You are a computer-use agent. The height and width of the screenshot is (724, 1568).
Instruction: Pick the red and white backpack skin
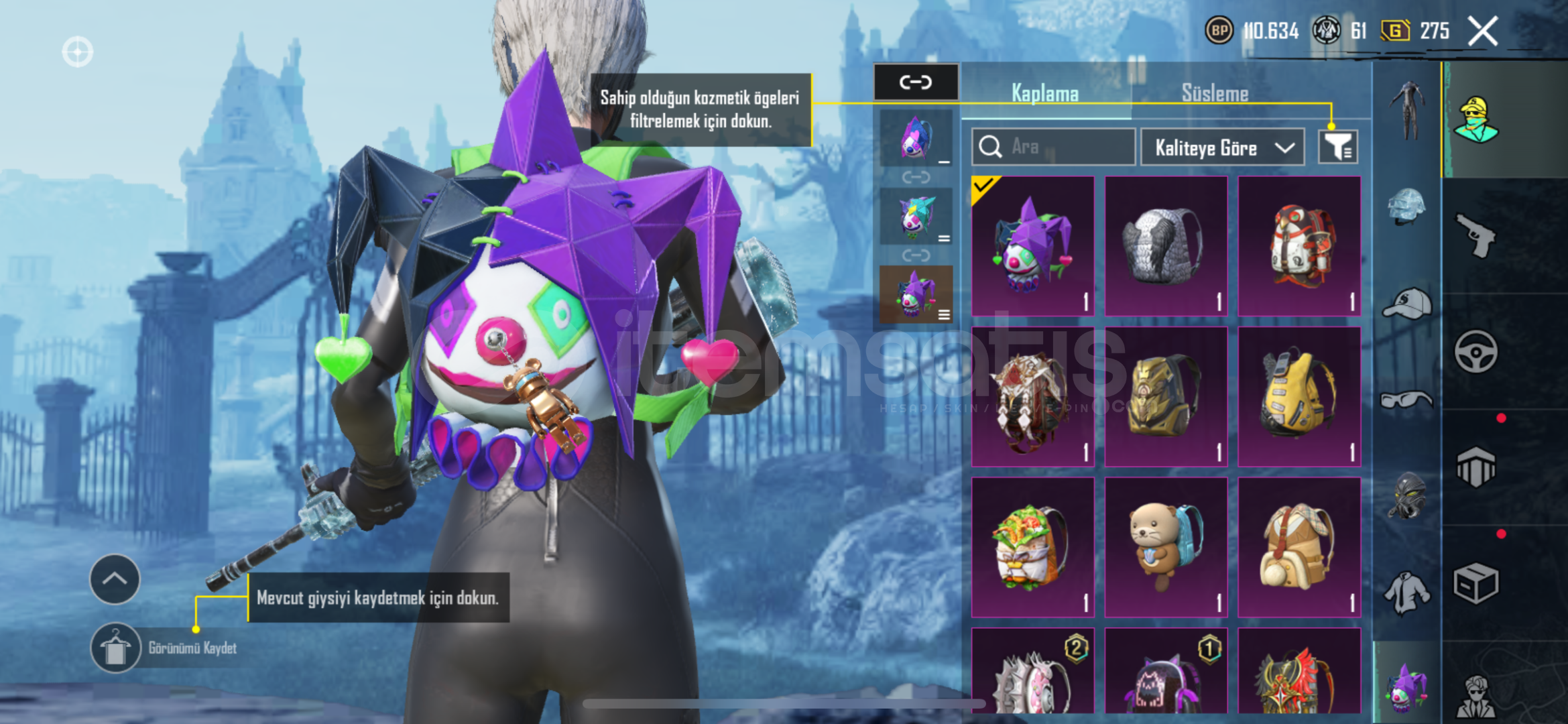[1299, 246]
